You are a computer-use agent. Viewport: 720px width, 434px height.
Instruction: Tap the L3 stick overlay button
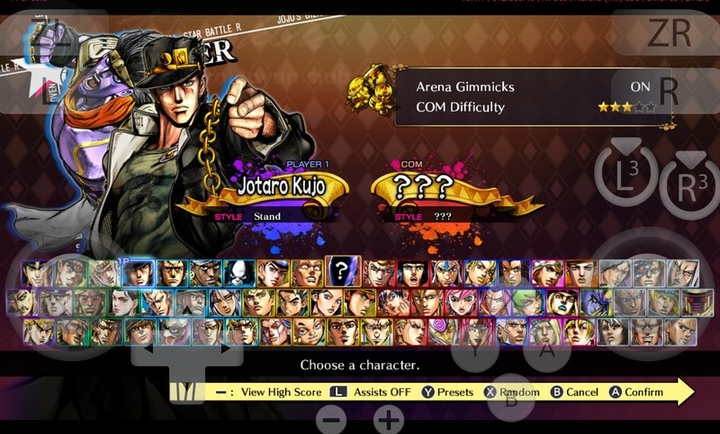pos(624,175)
